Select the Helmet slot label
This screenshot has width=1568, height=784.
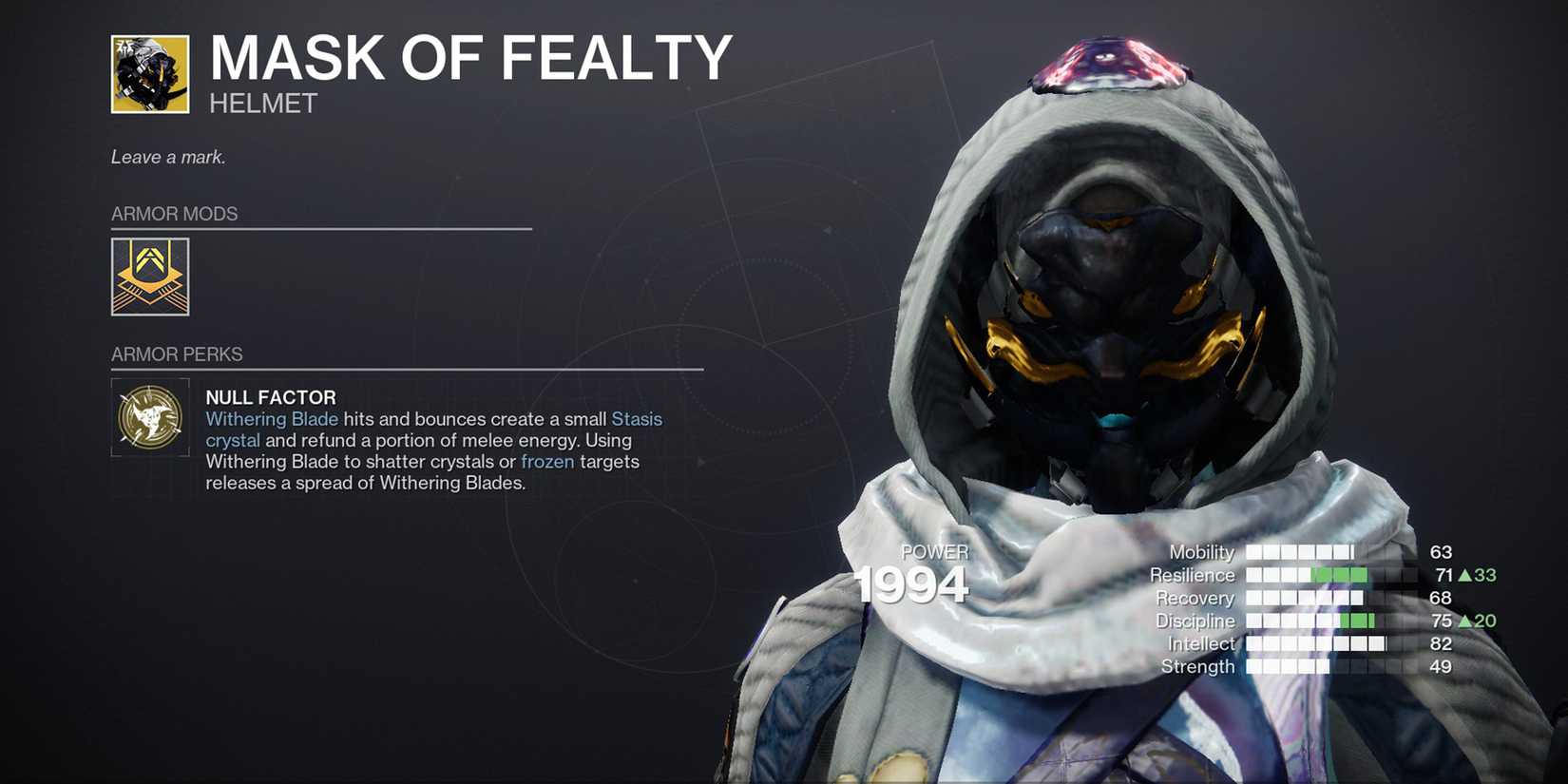tap(260, 104)
